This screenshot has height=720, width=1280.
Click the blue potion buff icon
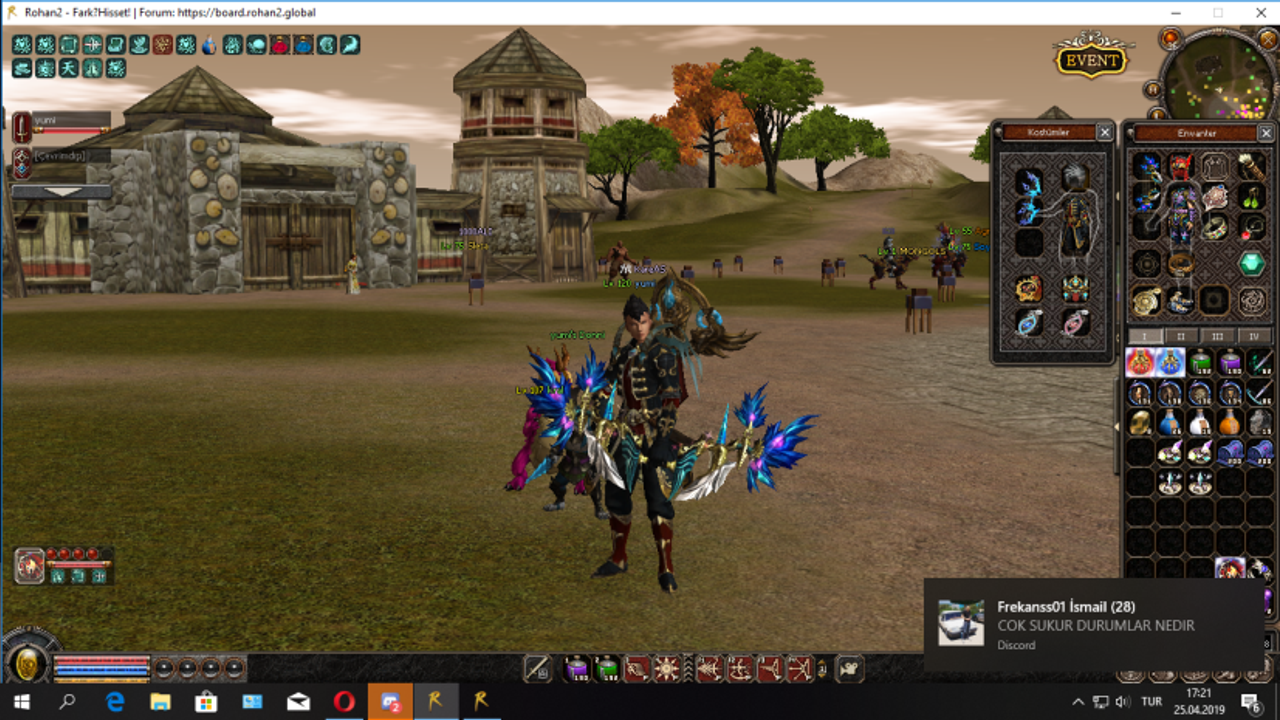209,45
